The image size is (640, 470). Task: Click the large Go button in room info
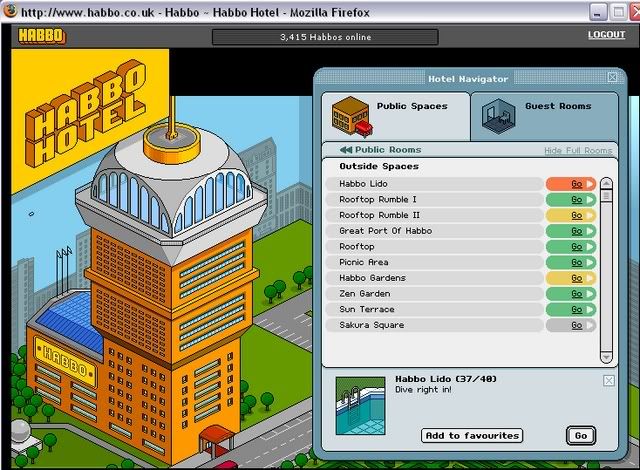(579, 435)
